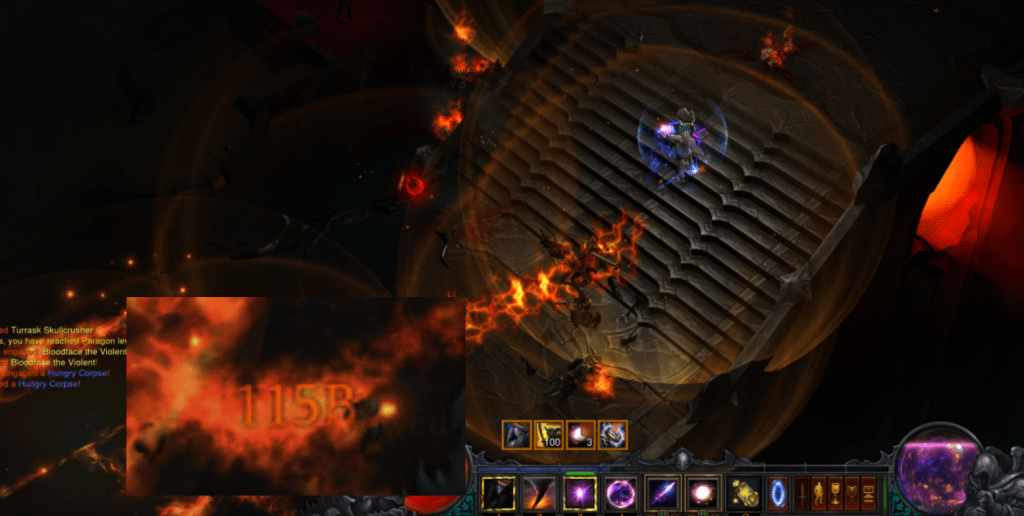Open the game menu computer icon
Viewport: 1024px width, 516px height.
pyautogui.click(x=868, y=493)
